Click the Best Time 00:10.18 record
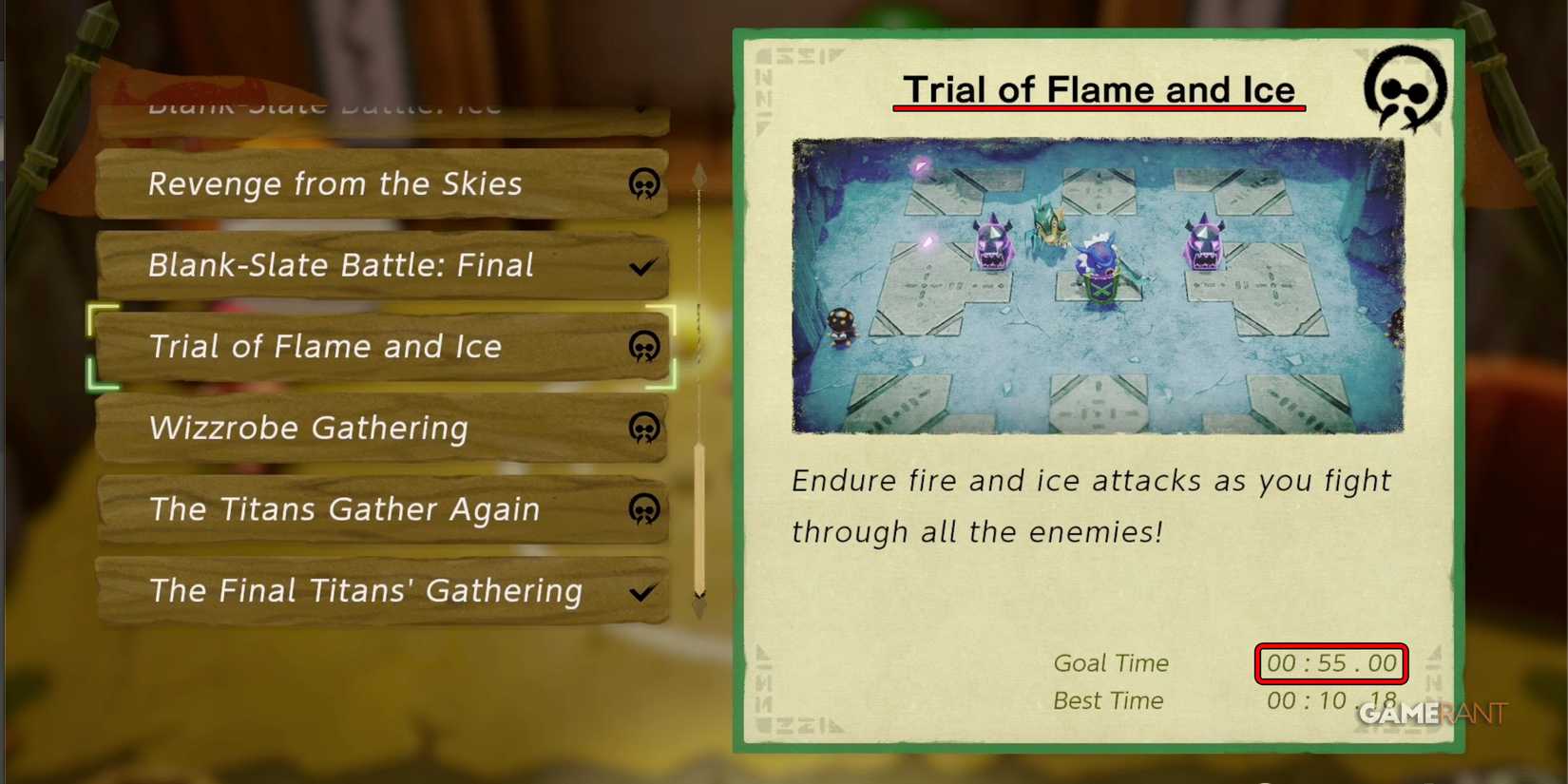Image resolution: width=1568 pixels, height=784 pixels. tap(1329, 700)
